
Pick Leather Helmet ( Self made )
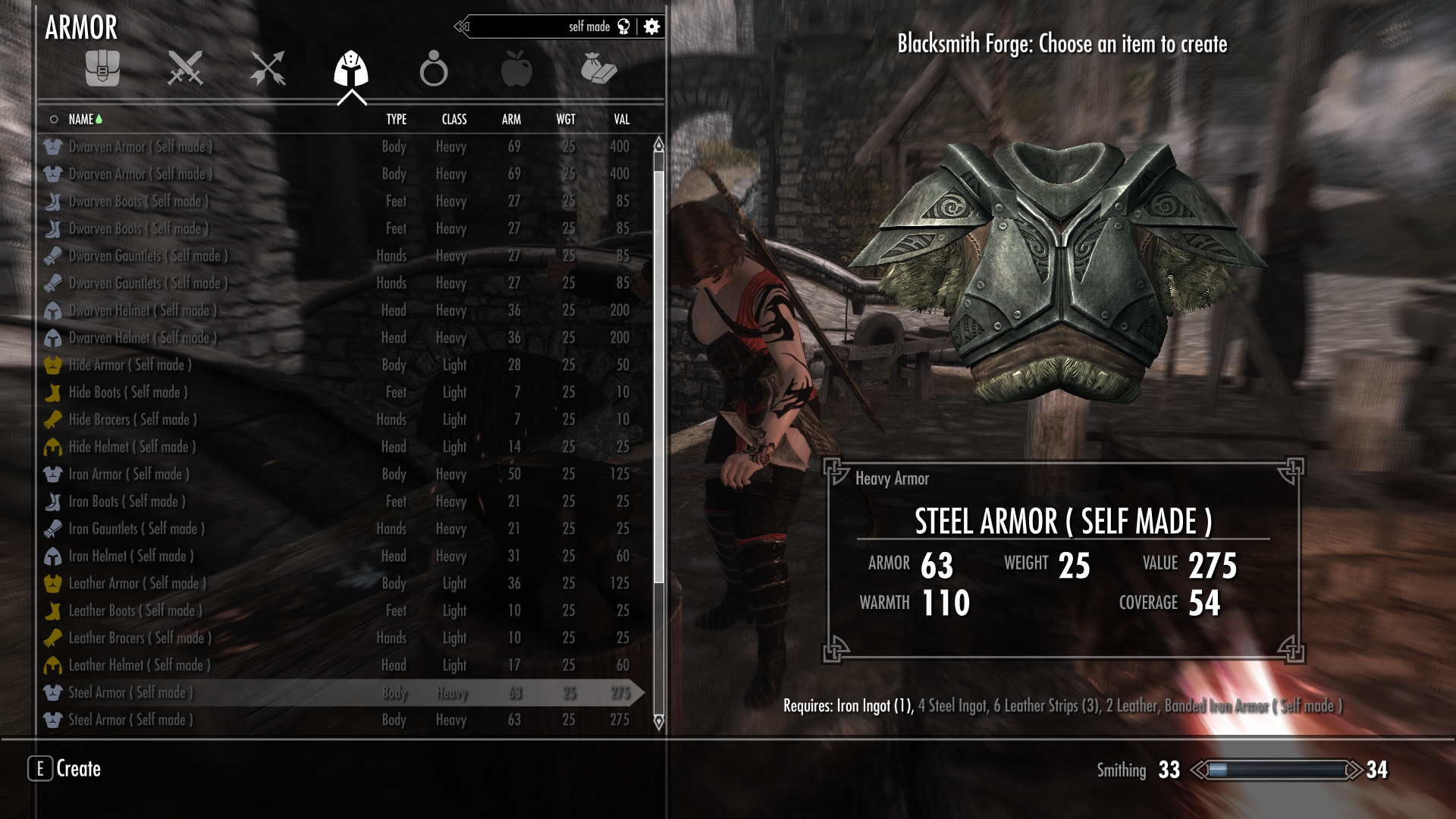click(x=140, y=665)
